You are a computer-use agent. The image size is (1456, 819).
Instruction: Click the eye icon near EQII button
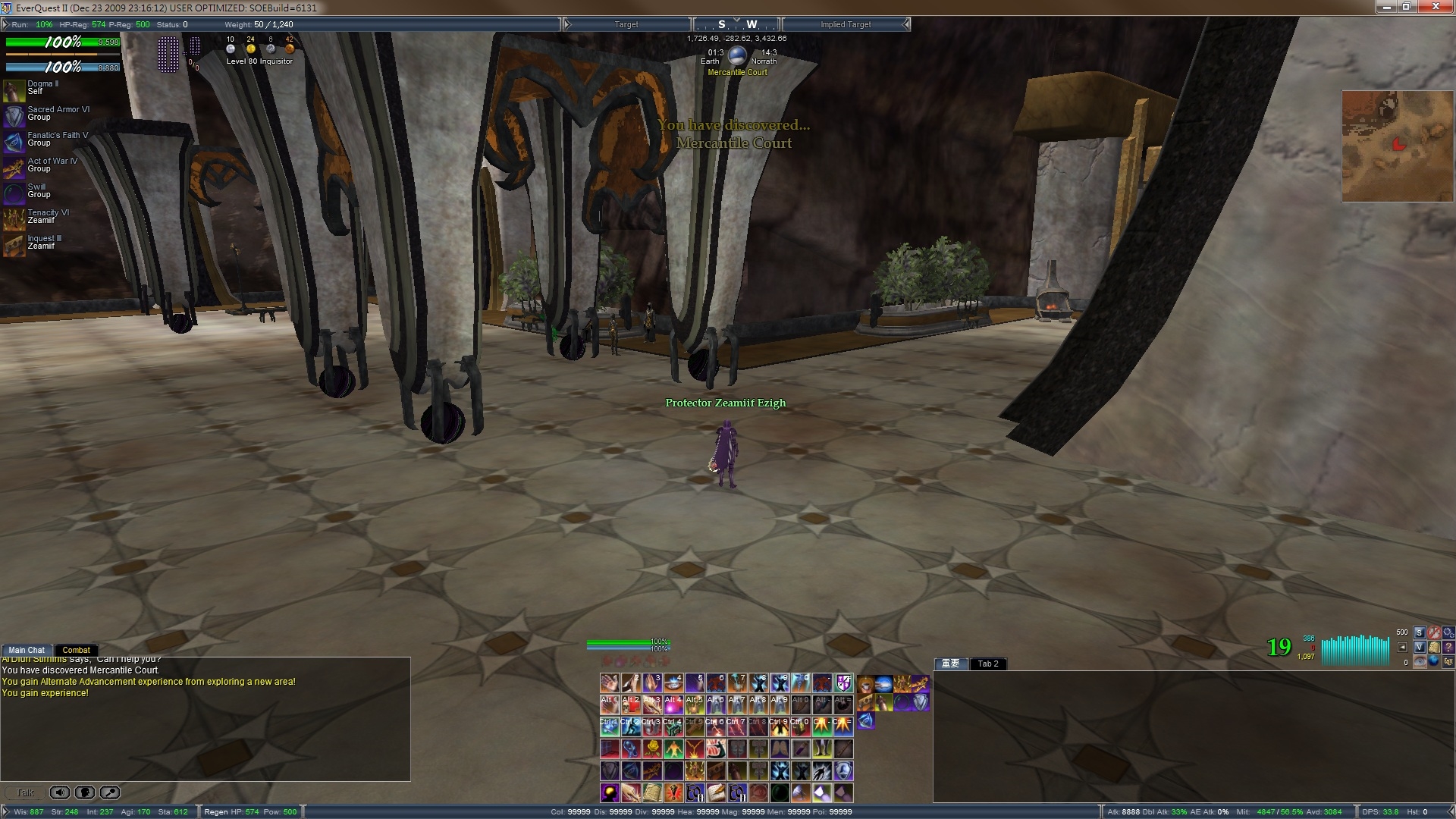[x=1420, y=661]
